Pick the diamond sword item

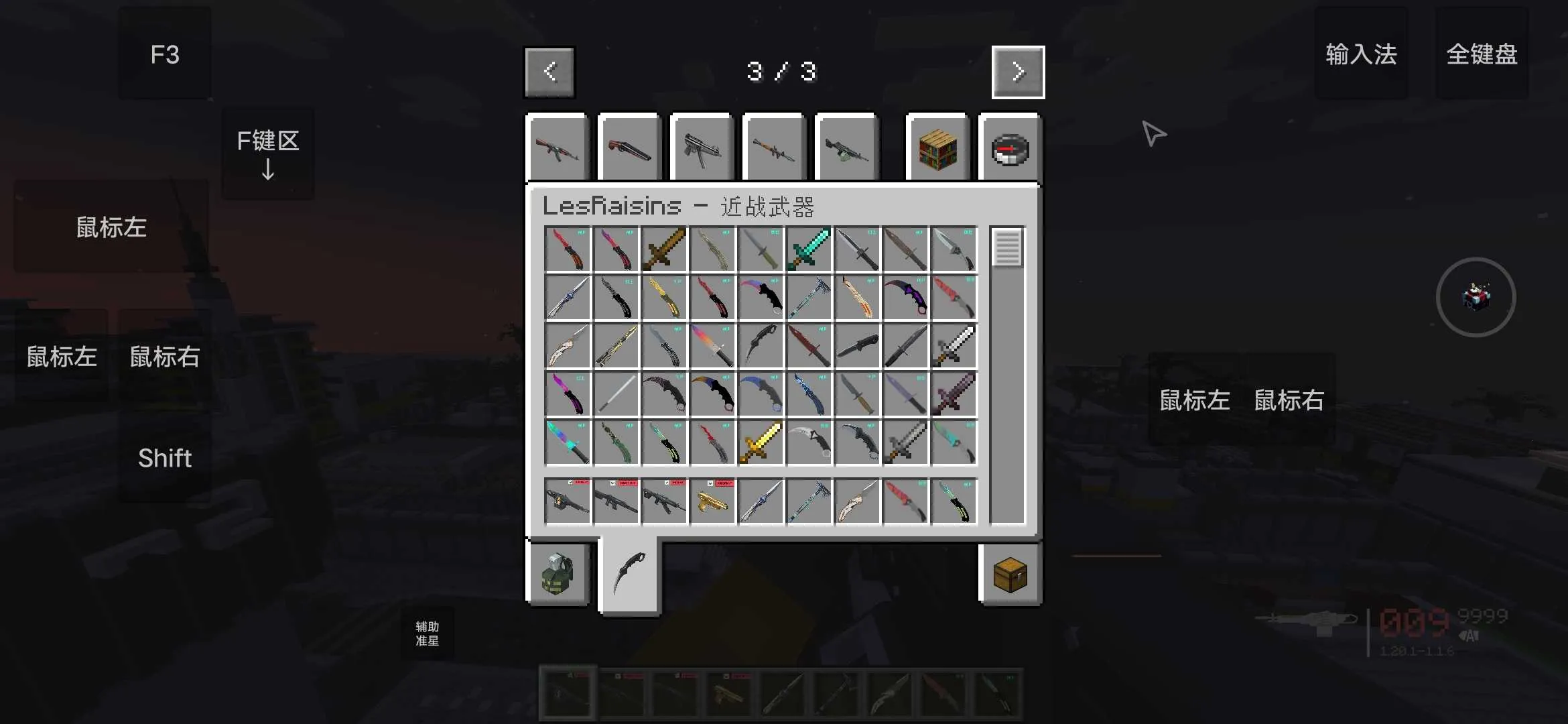[809, 249]
